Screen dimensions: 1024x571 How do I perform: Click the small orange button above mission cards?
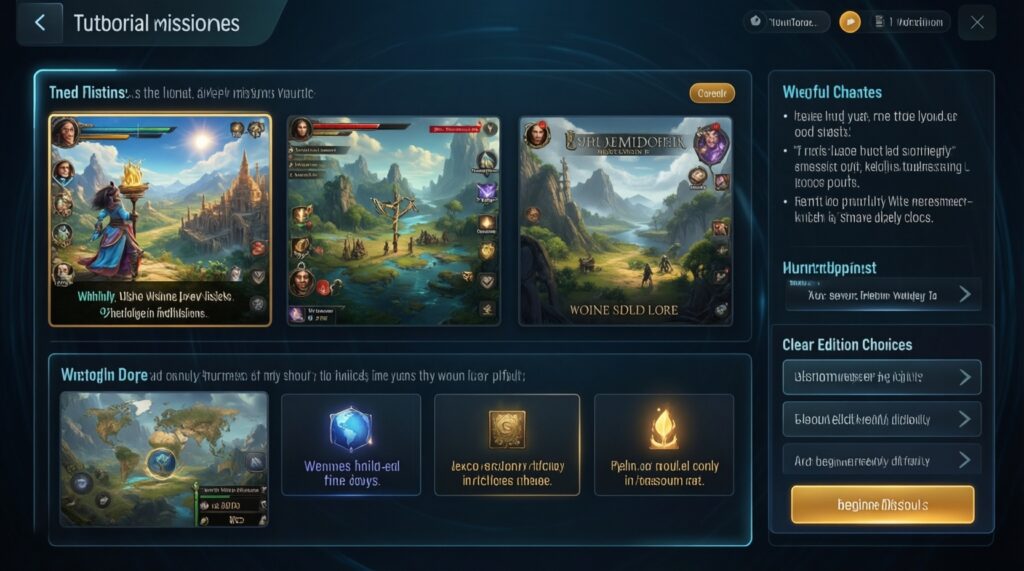coord(712,93)
